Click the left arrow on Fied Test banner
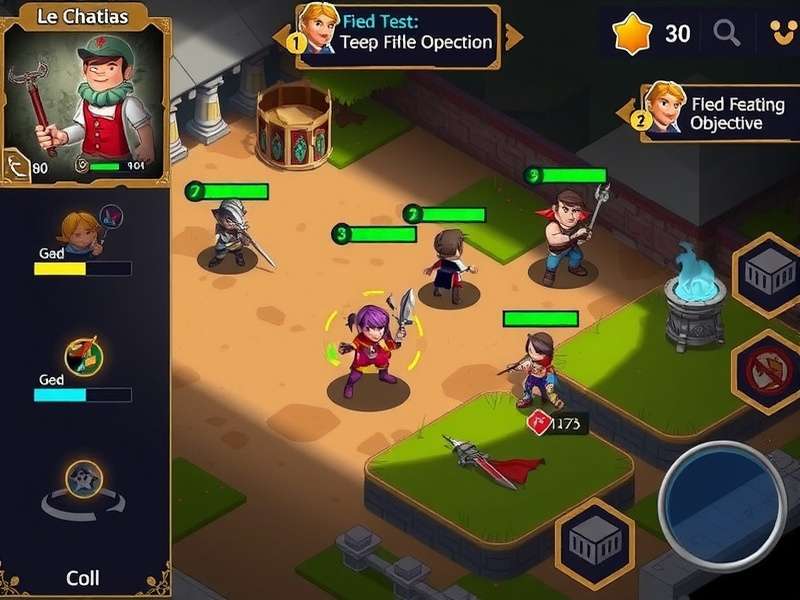Viewport: 800px width, 600px height. (x=281, y=37)
